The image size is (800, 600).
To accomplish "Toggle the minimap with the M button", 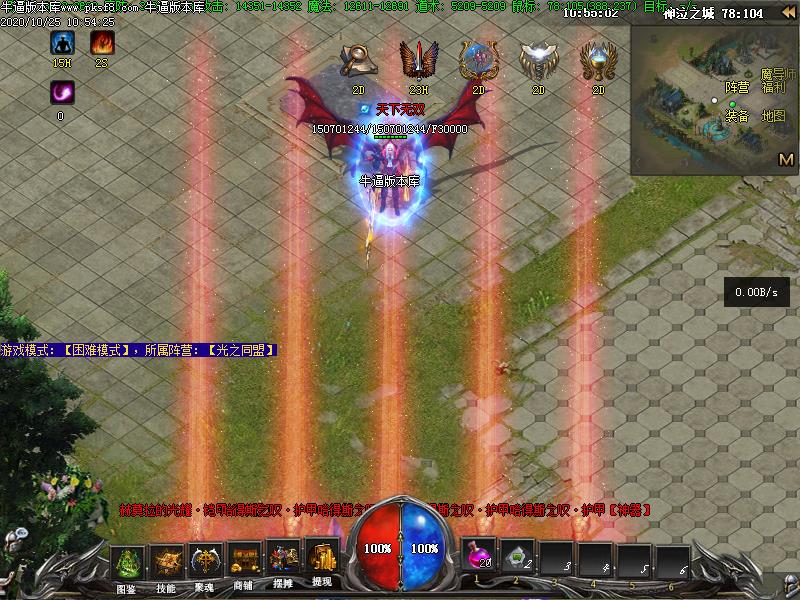I will coord(786,160).
